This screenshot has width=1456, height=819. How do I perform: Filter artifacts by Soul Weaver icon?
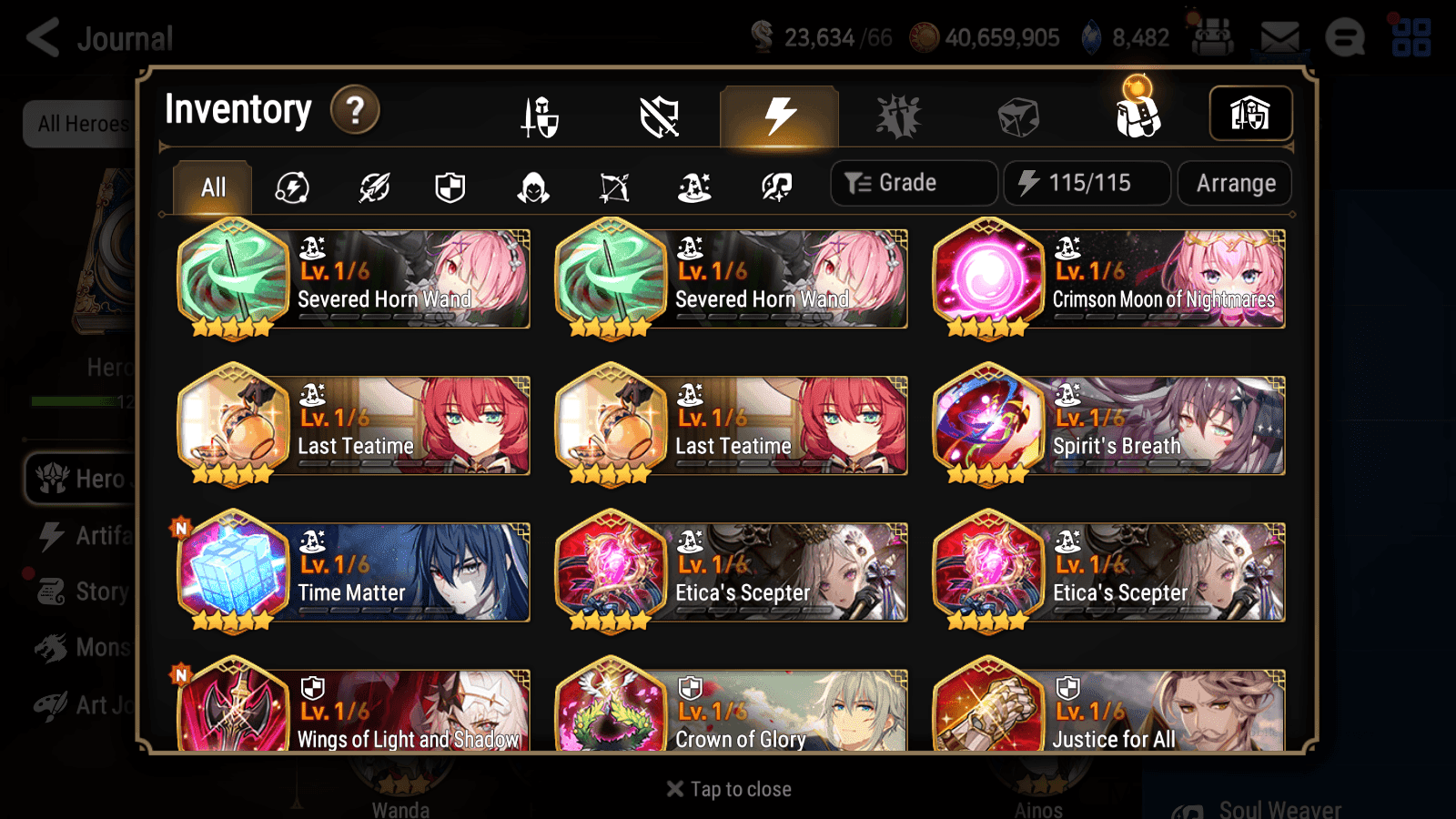[x=774, y=187]
